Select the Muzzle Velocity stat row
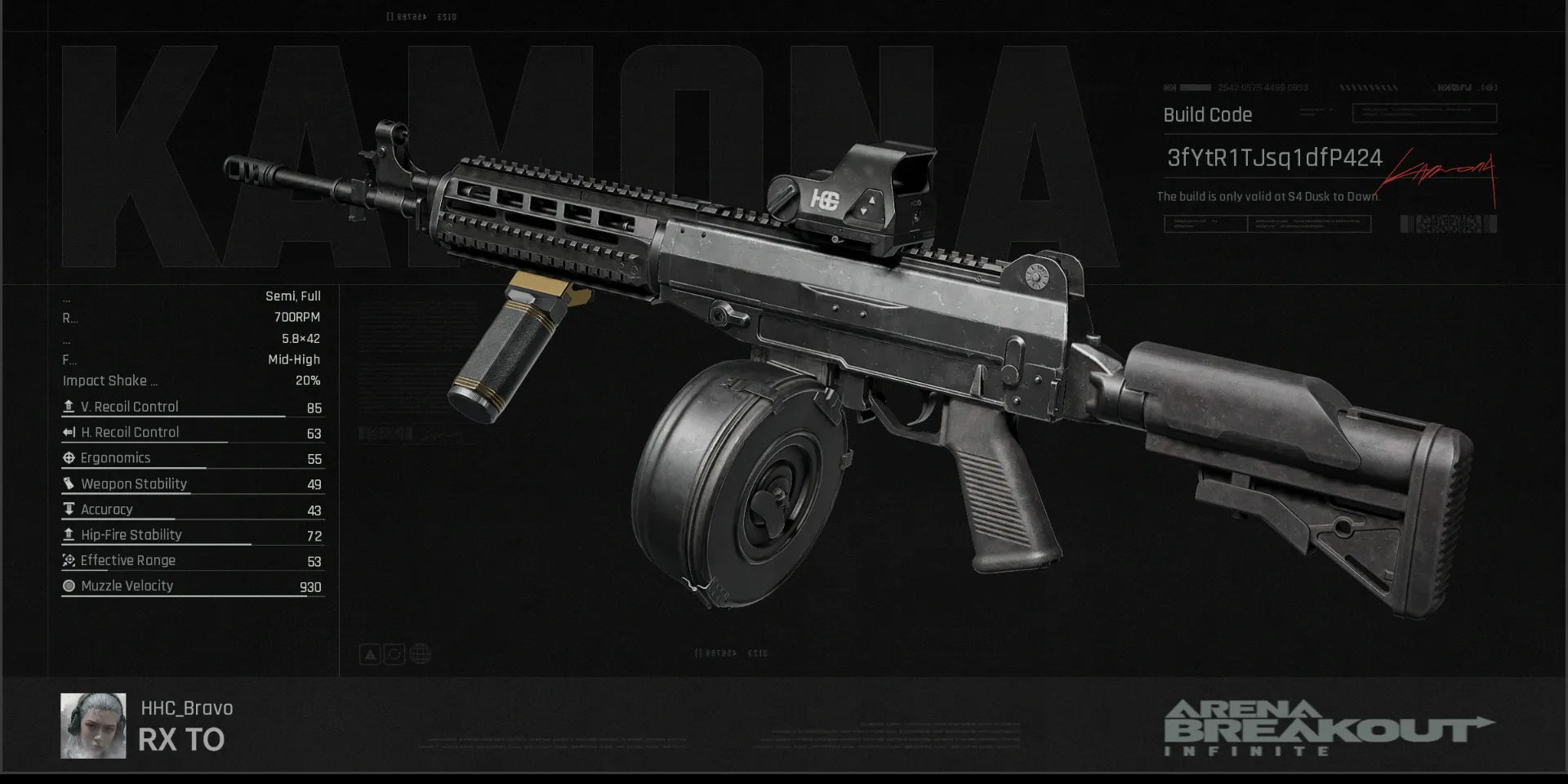The height and width of the screenshot is (784, 1568). coord(193,586)
